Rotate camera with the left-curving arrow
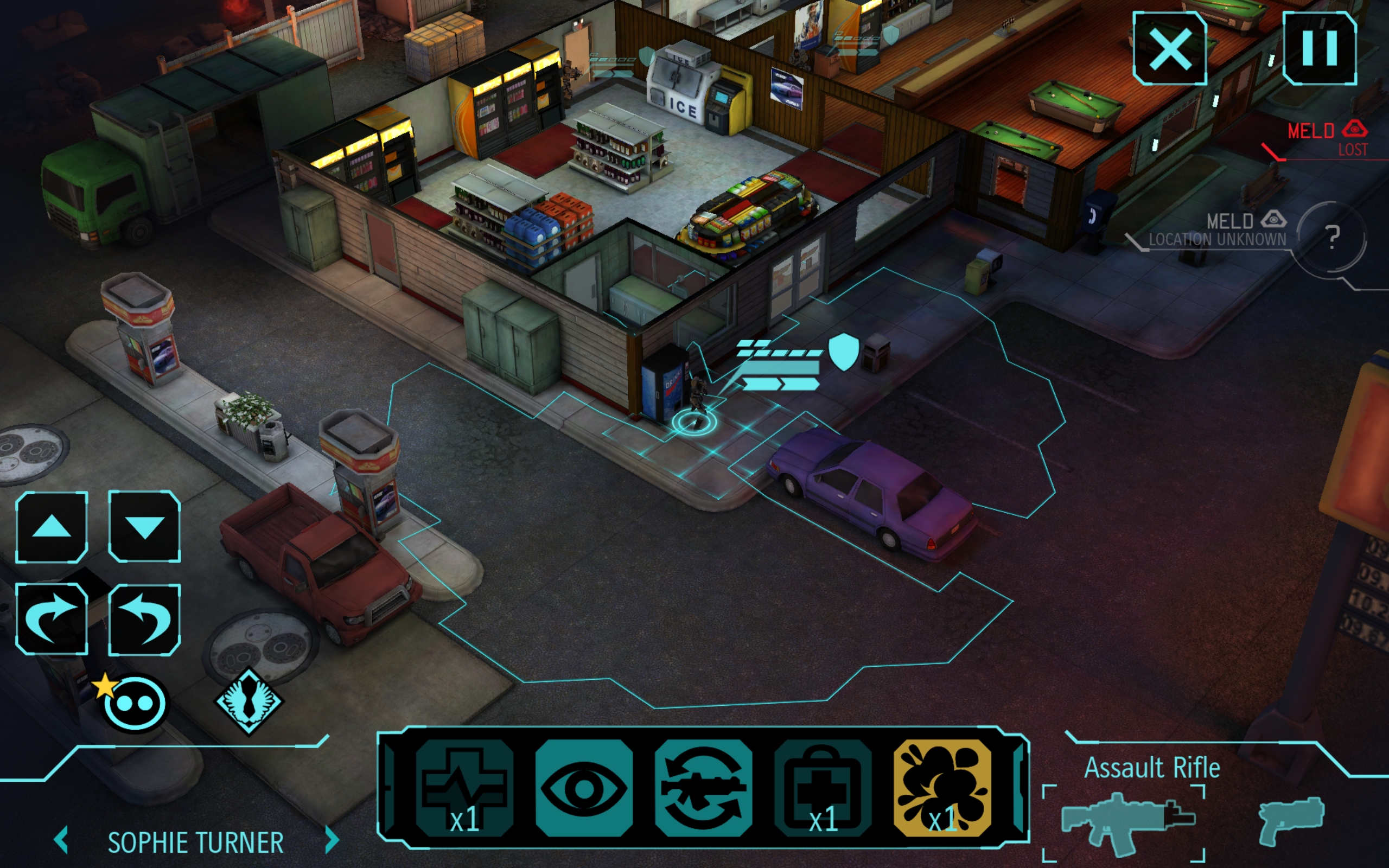Image resolution: width=1389 pixels, height=868 pixels. click(x=144, y=619)
